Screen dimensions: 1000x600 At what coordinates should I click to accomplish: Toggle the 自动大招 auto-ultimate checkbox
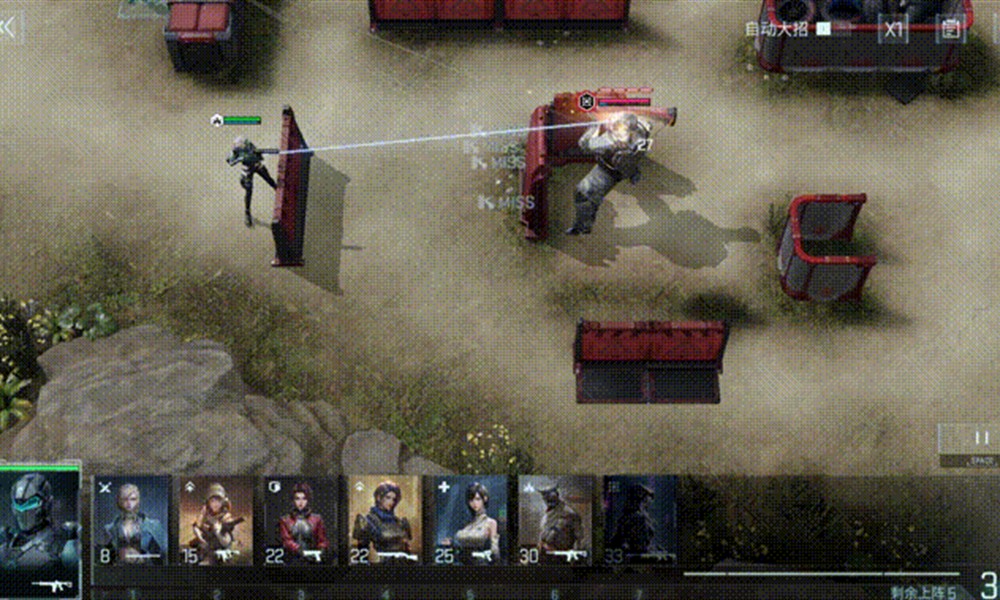(823, 29)
